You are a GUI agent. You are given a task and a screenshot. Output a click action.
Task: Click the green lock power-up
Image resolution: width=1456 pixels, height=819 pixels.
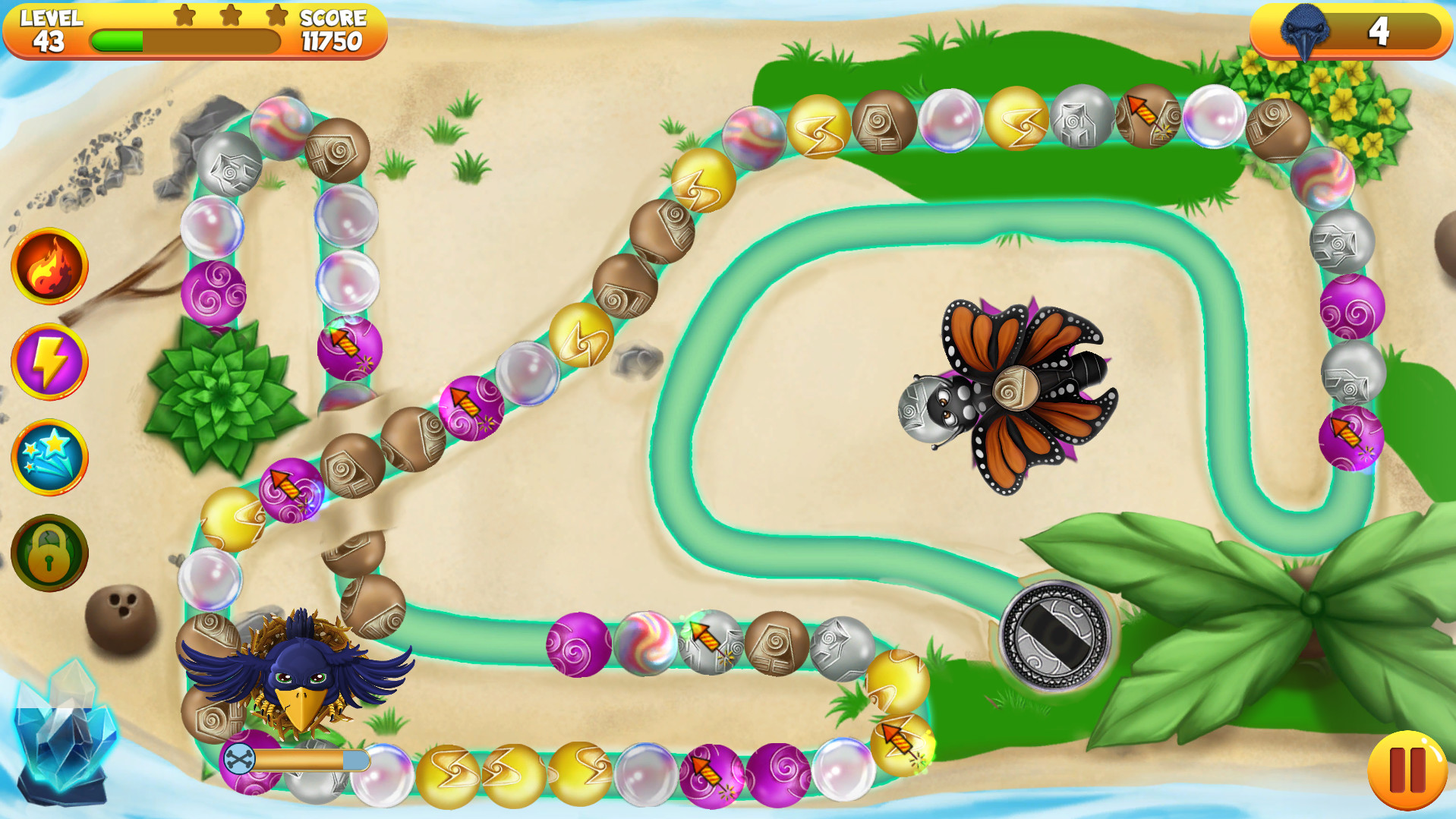point(49,552)
